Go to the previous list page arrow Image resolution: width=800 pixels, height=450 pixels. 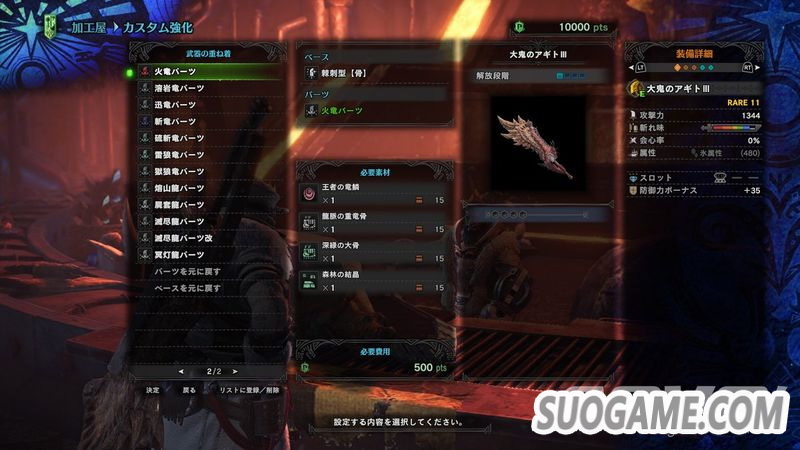coord(180,371)
